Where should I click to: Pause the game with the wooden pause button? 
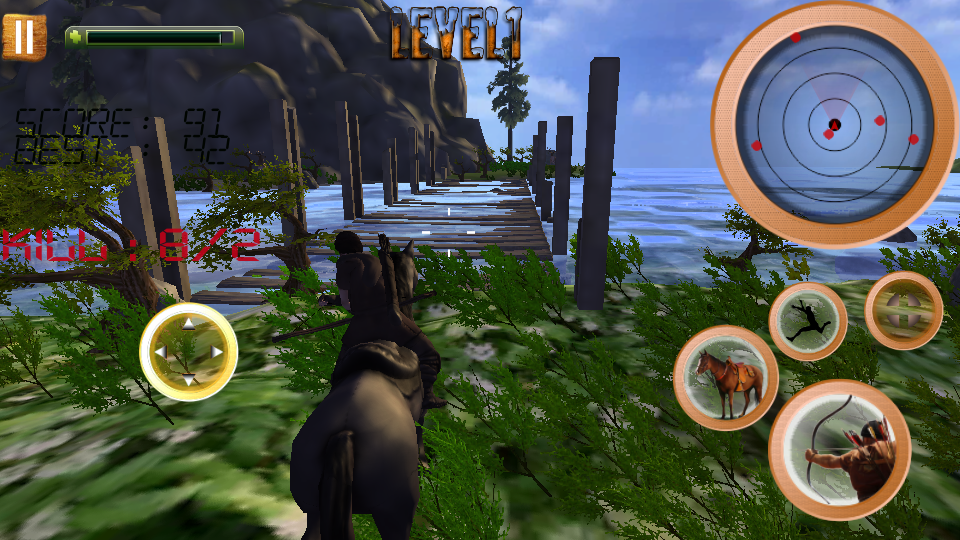tap(24, 37)
